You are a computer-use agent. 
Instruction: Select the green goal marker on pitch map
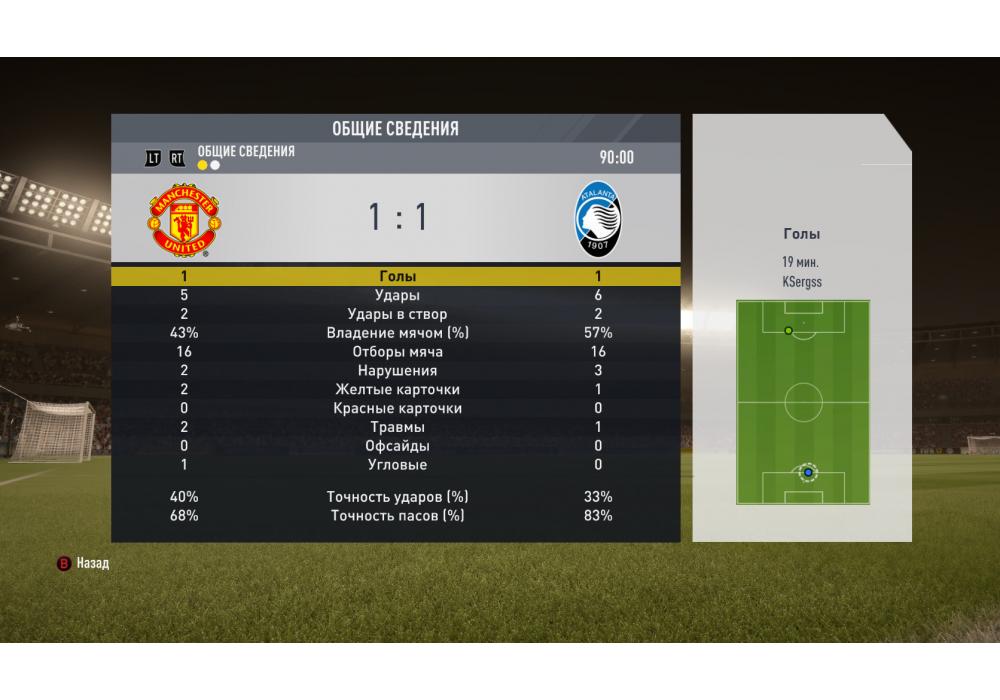click(x=788, y=330)
